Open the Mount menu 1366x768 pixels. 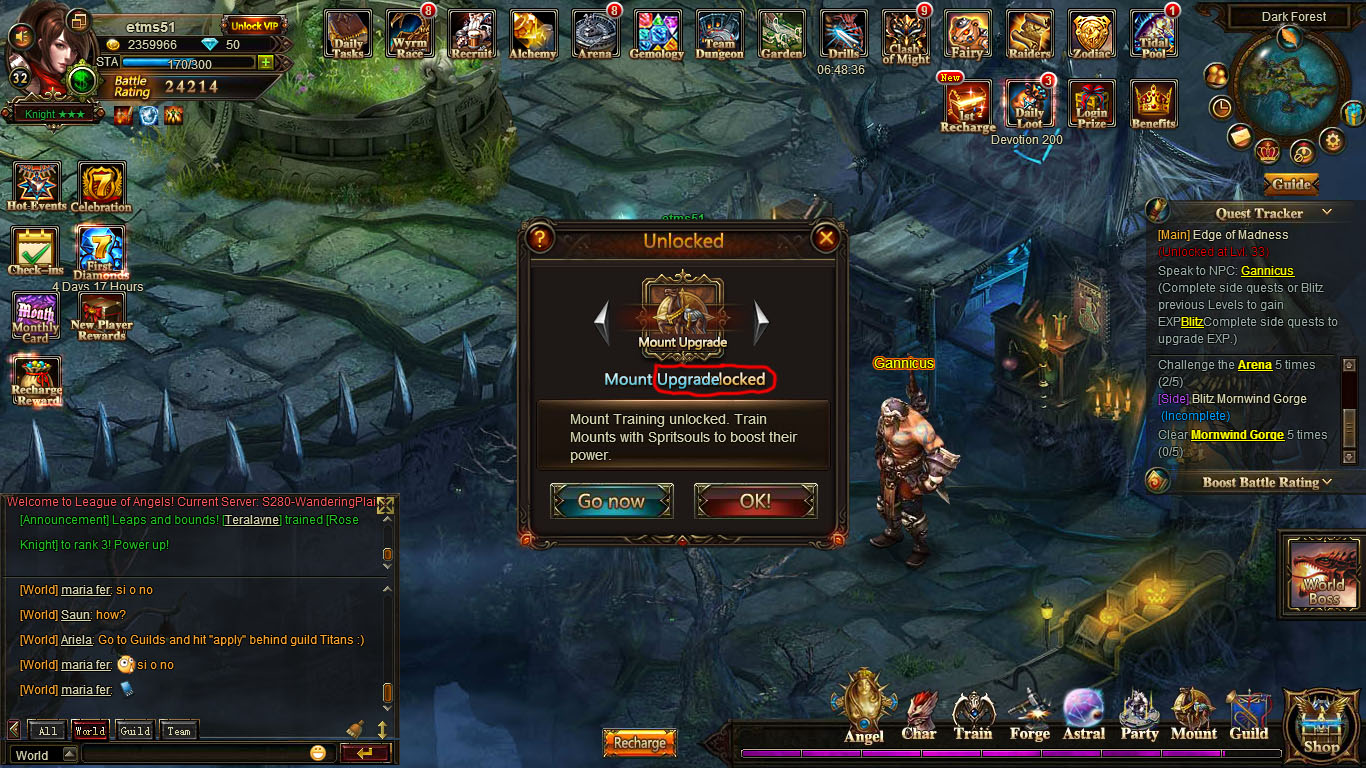[1193, 715]
